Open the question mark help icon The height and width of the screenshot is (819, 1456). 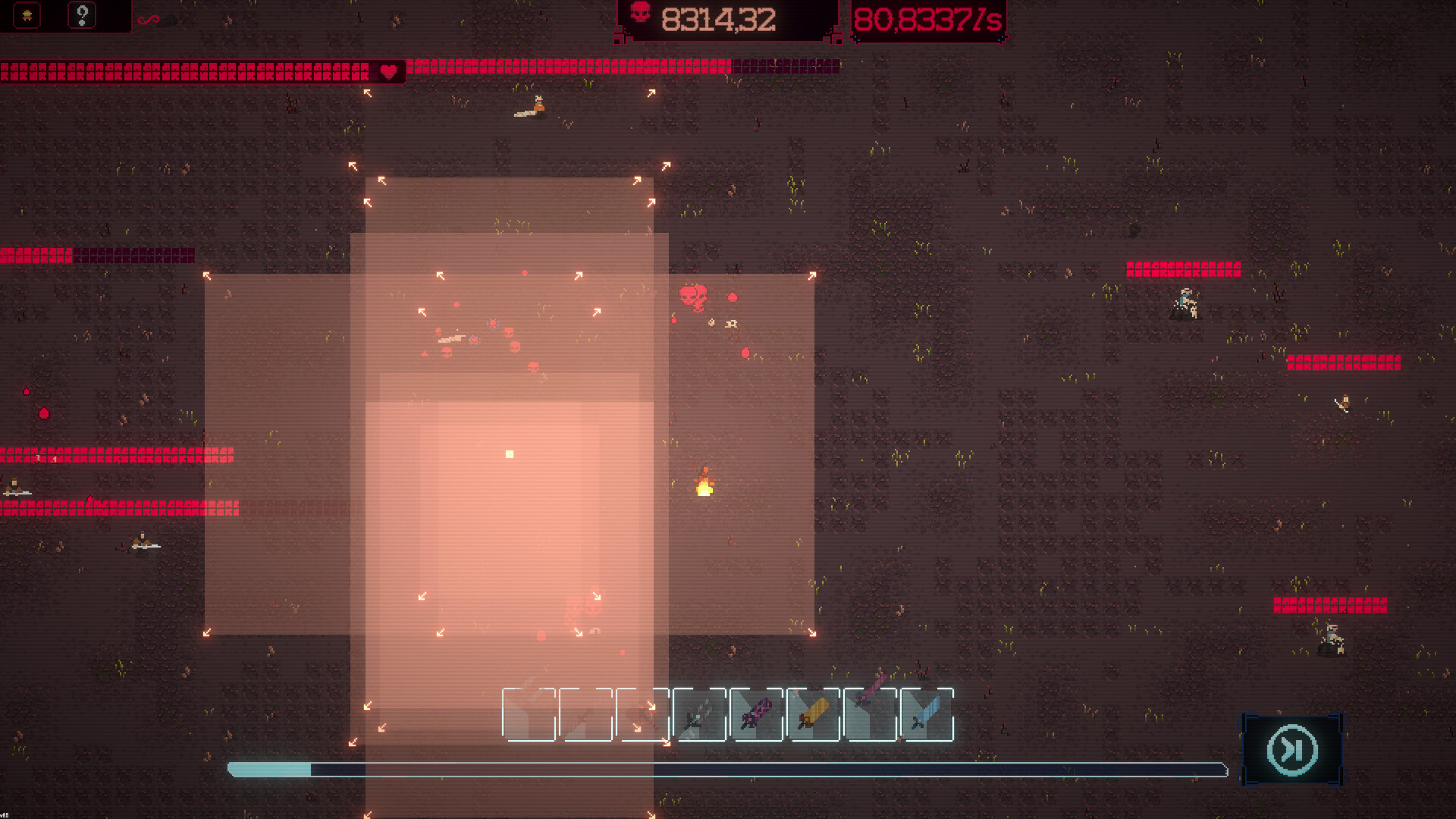pos(82,14)
